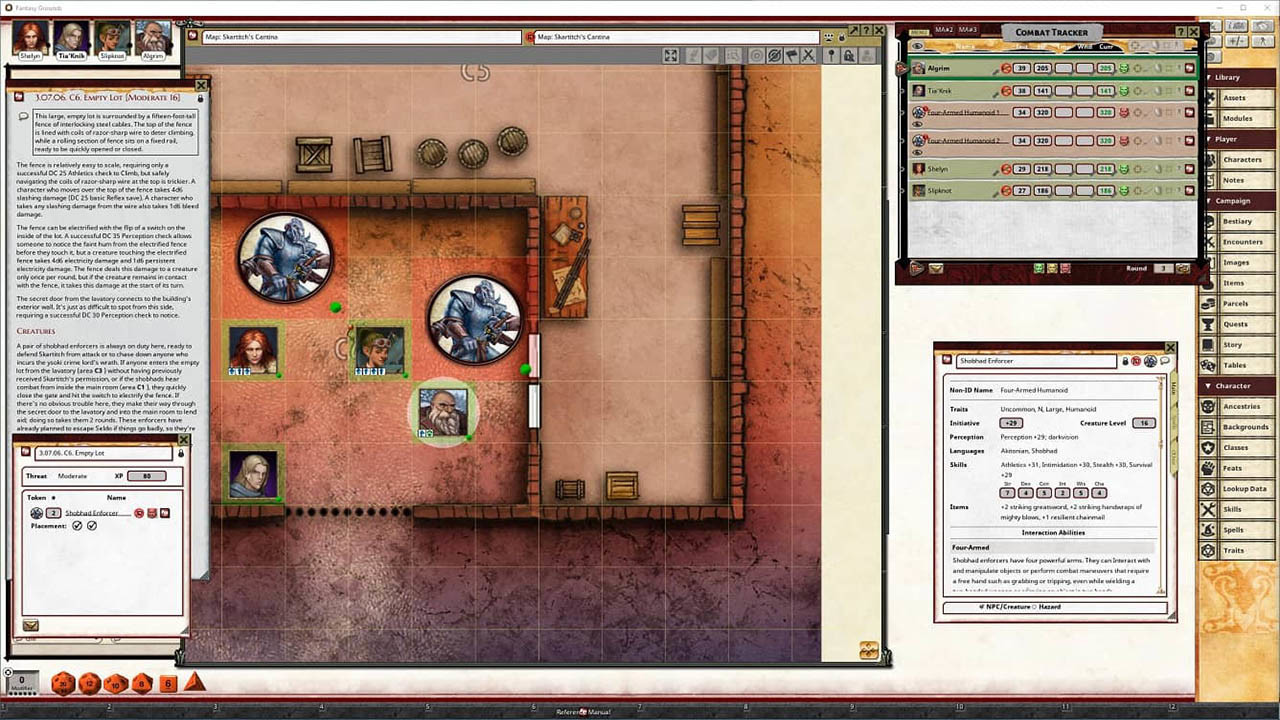This screenshot has height=720, width=1280.
Task: Toggle the mask visibility icon on the map toolbar
Action: (x=775, y=56)
